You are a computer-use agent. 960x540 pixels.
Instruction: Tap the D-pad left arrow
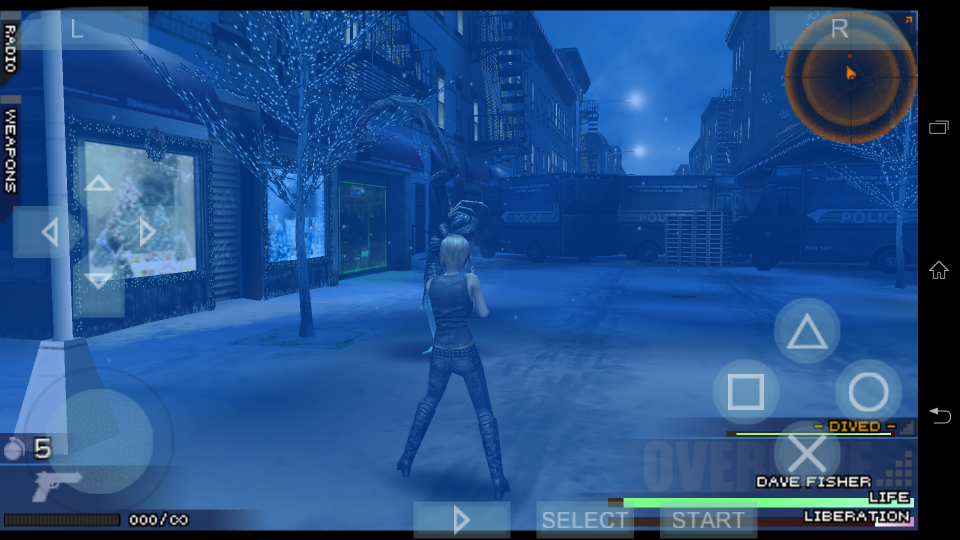(48, 233)
